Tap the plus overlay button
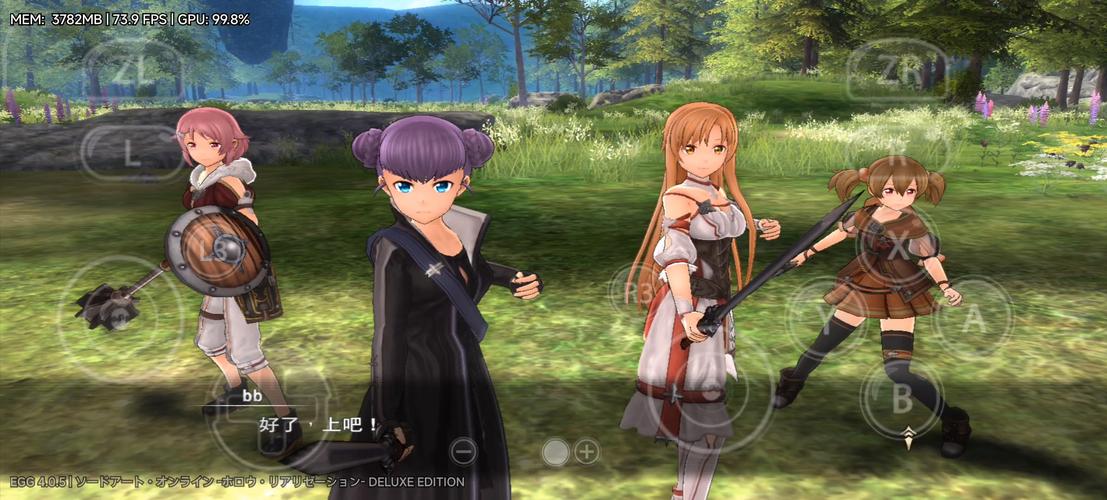Viewport: 1107px width, 500px height. click(x=586, y=452)
